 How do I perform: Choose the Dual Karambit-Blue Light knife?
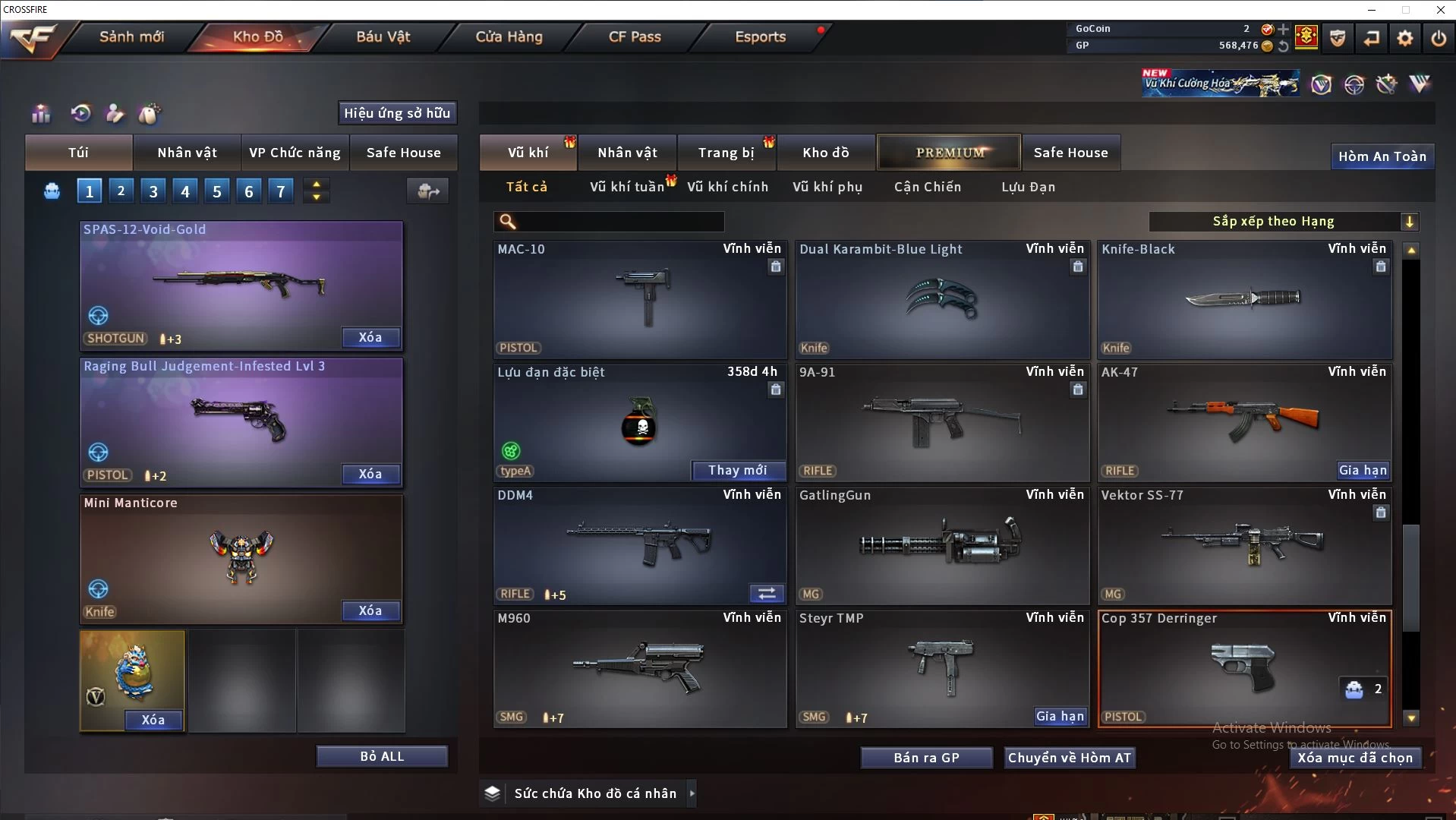coord(941,300)
